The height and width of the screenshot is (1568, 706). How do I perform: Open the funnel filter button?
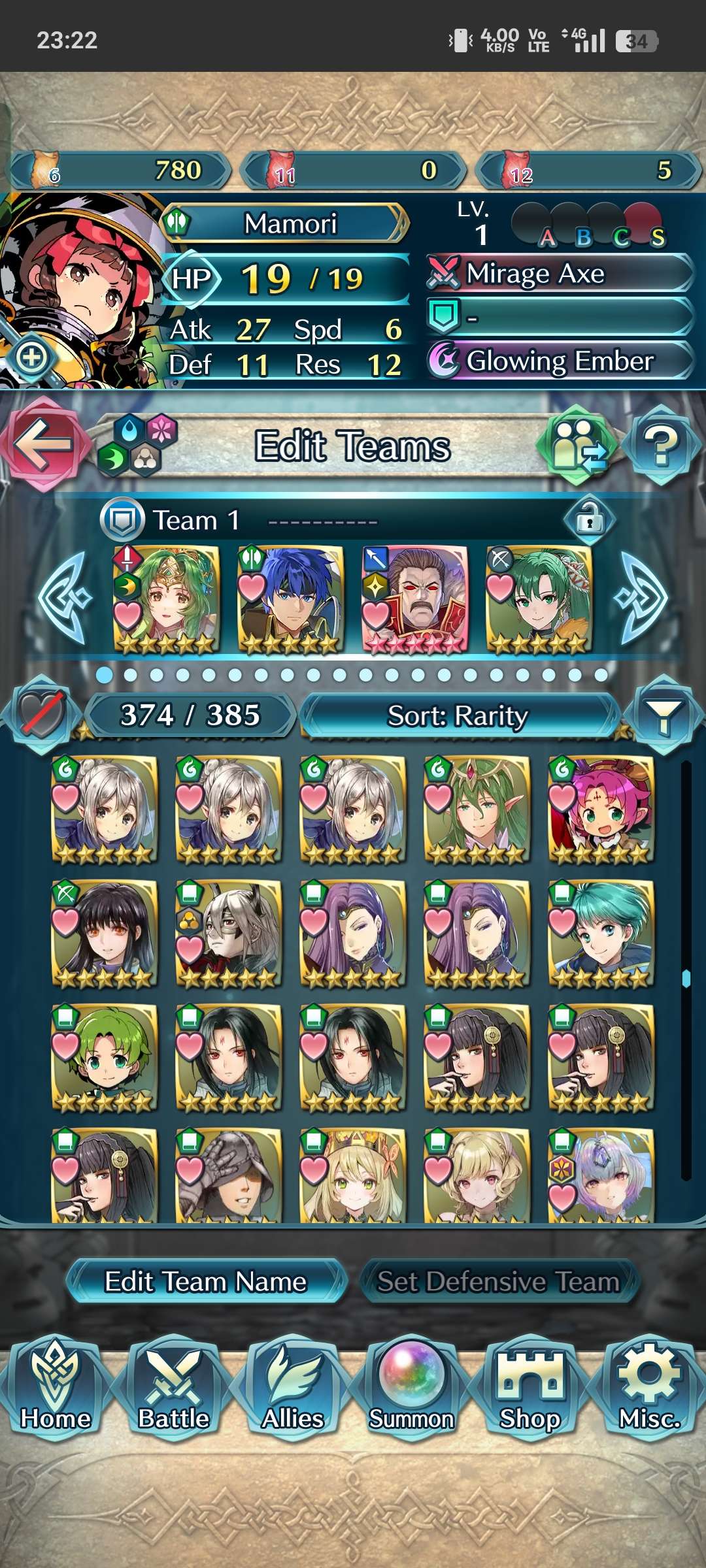[663, 716]
